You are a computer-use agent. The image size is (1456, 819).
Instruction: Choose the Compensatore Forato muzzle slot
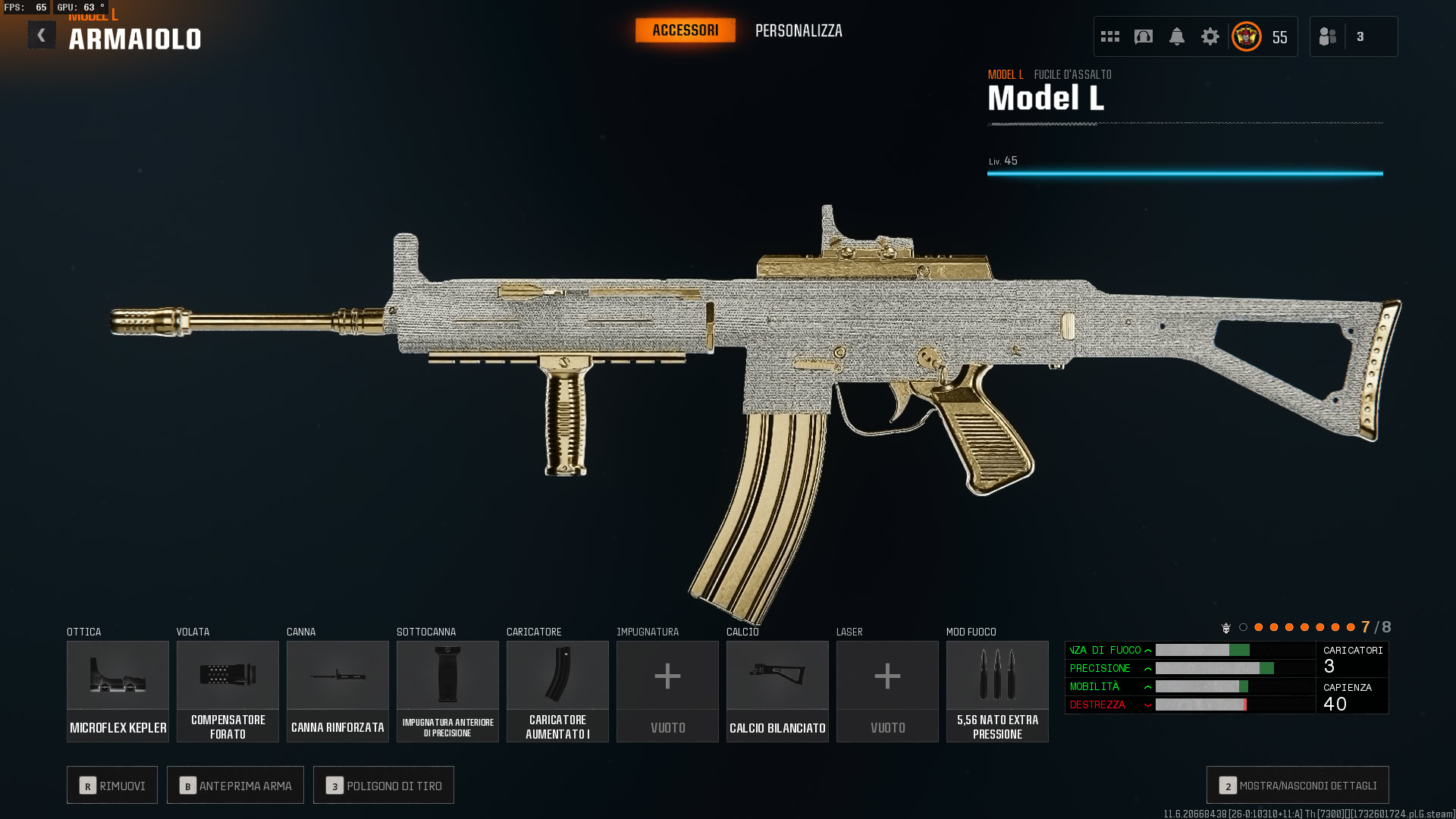pos(227,691)
